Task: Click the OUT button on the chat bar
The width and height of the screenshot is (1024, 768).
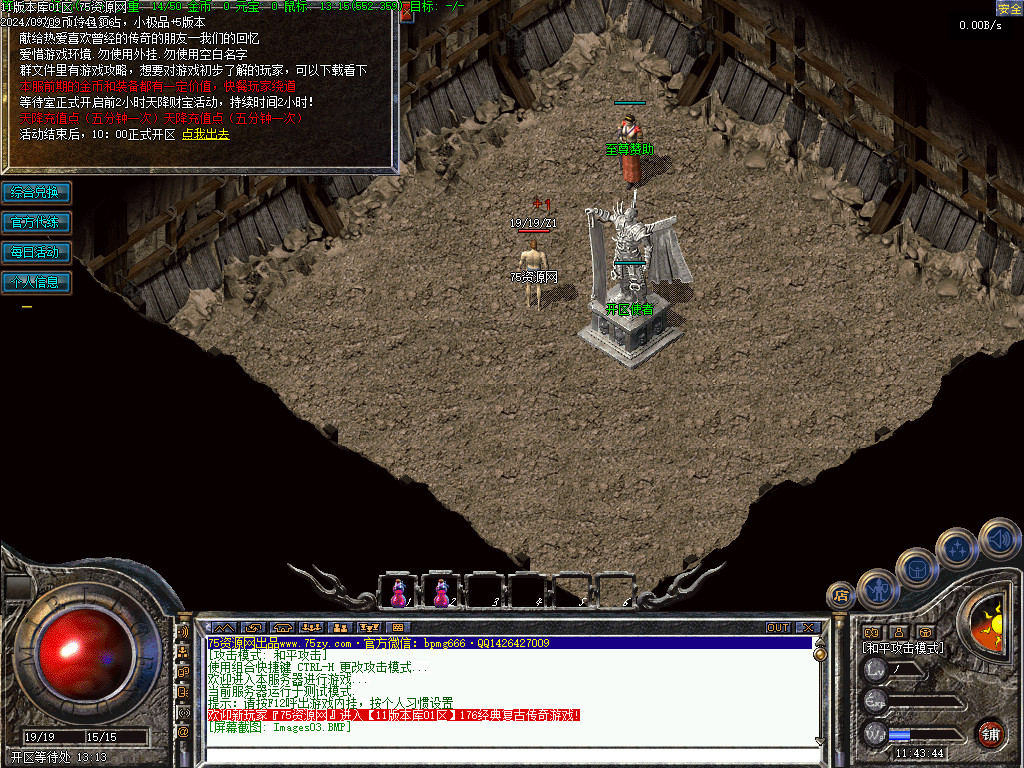Action: point(778,628)
